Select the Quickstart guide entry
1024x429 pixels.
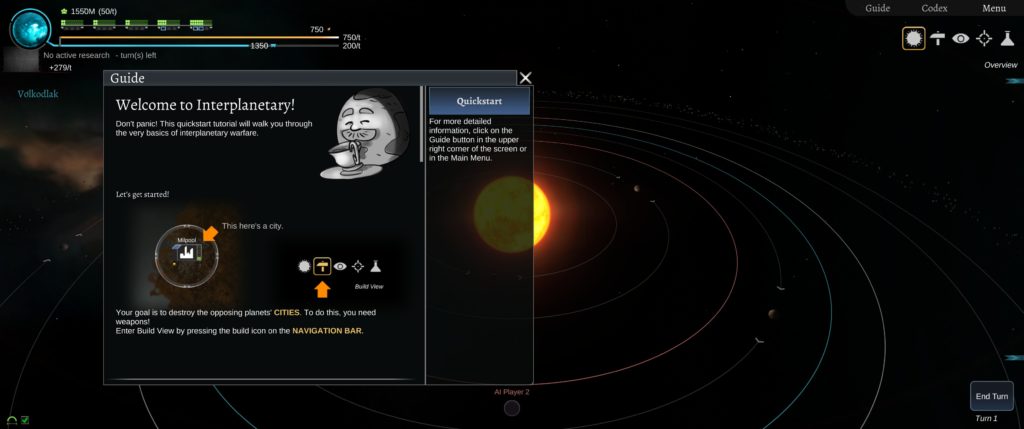(479, 101)
